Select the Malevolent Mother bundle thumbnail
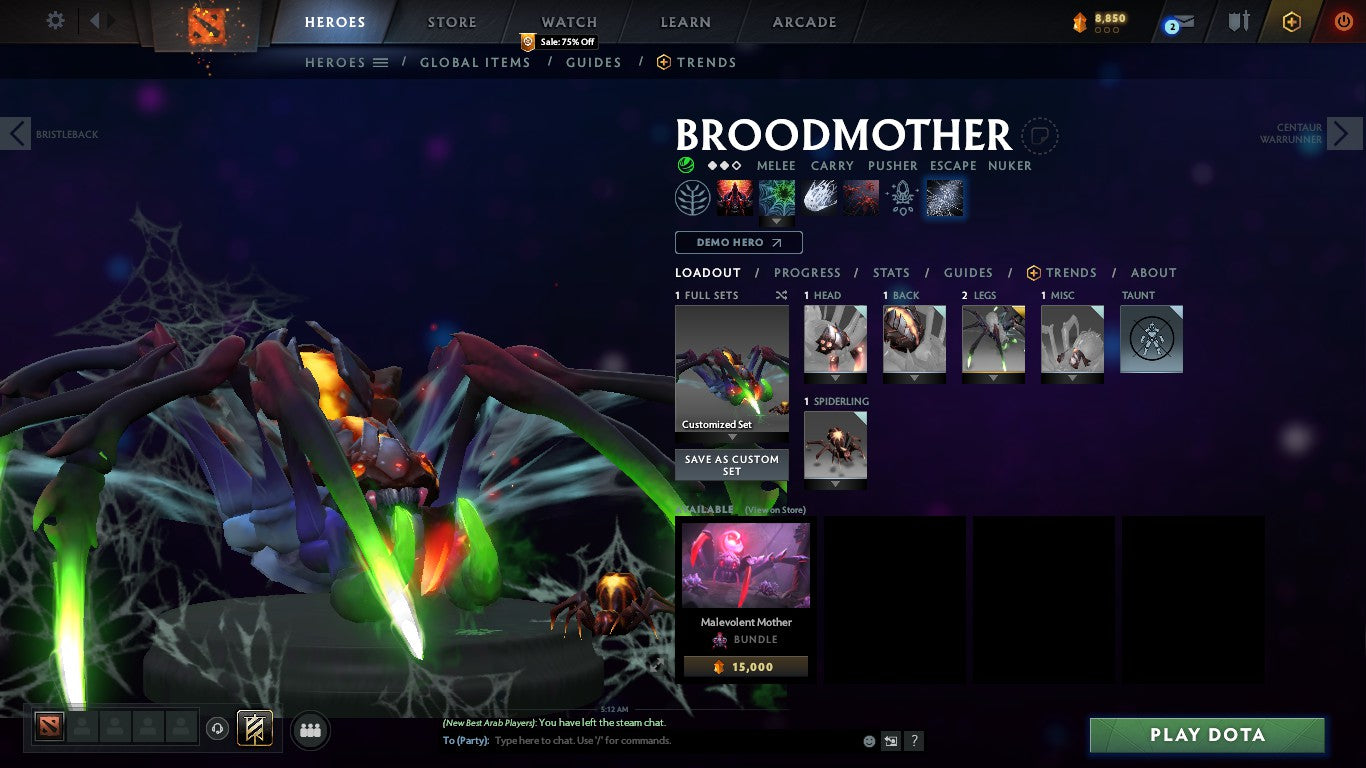The height and width of the screenshot is (768, 1366). tap(744, 565)
